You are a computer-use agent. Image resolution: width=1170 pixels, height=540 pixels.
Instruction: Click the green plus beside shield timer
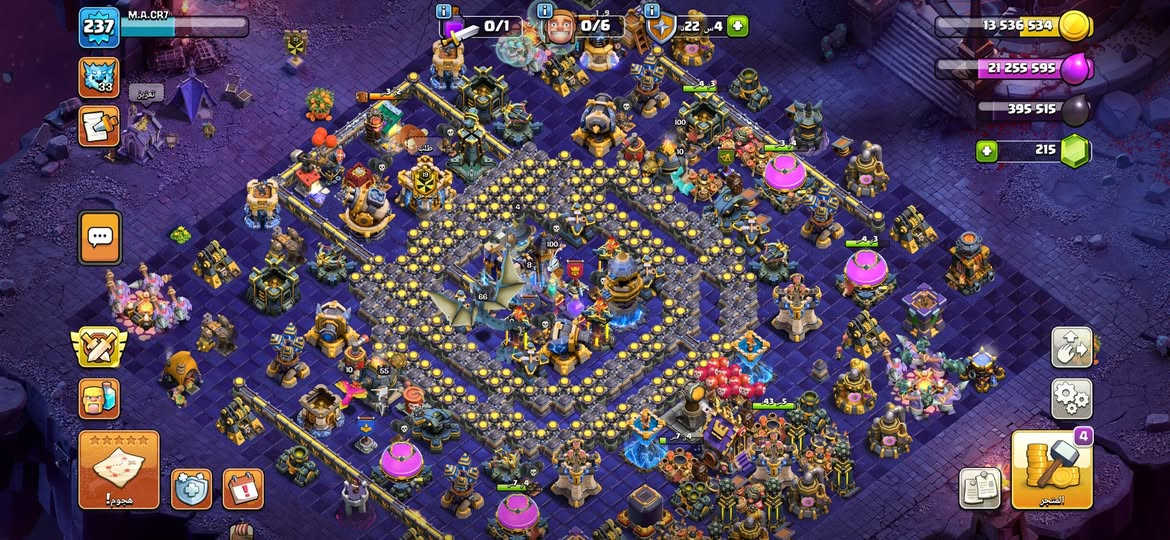point(738,26)
